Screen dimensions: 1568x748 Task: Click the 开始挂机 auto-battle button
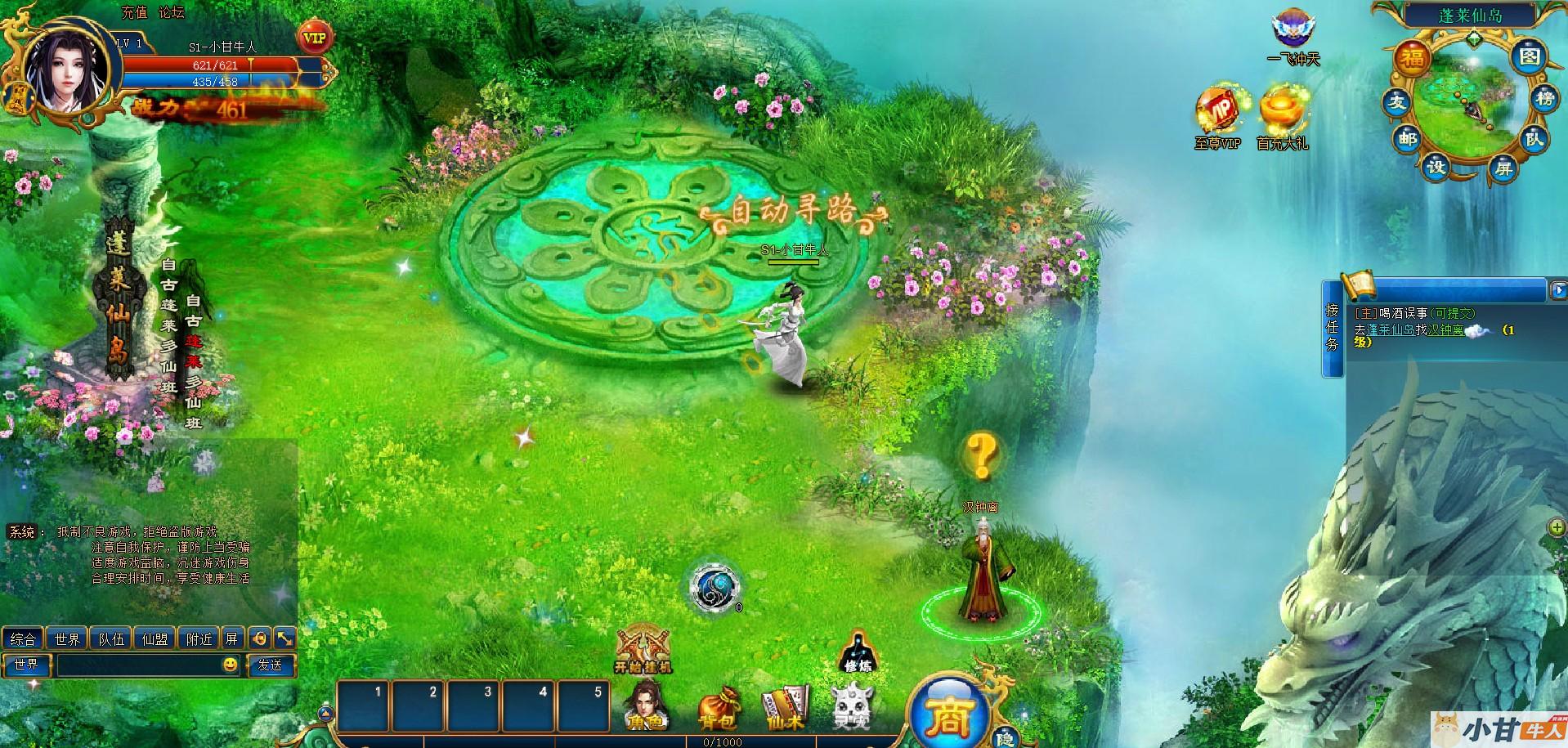(643, 652)
